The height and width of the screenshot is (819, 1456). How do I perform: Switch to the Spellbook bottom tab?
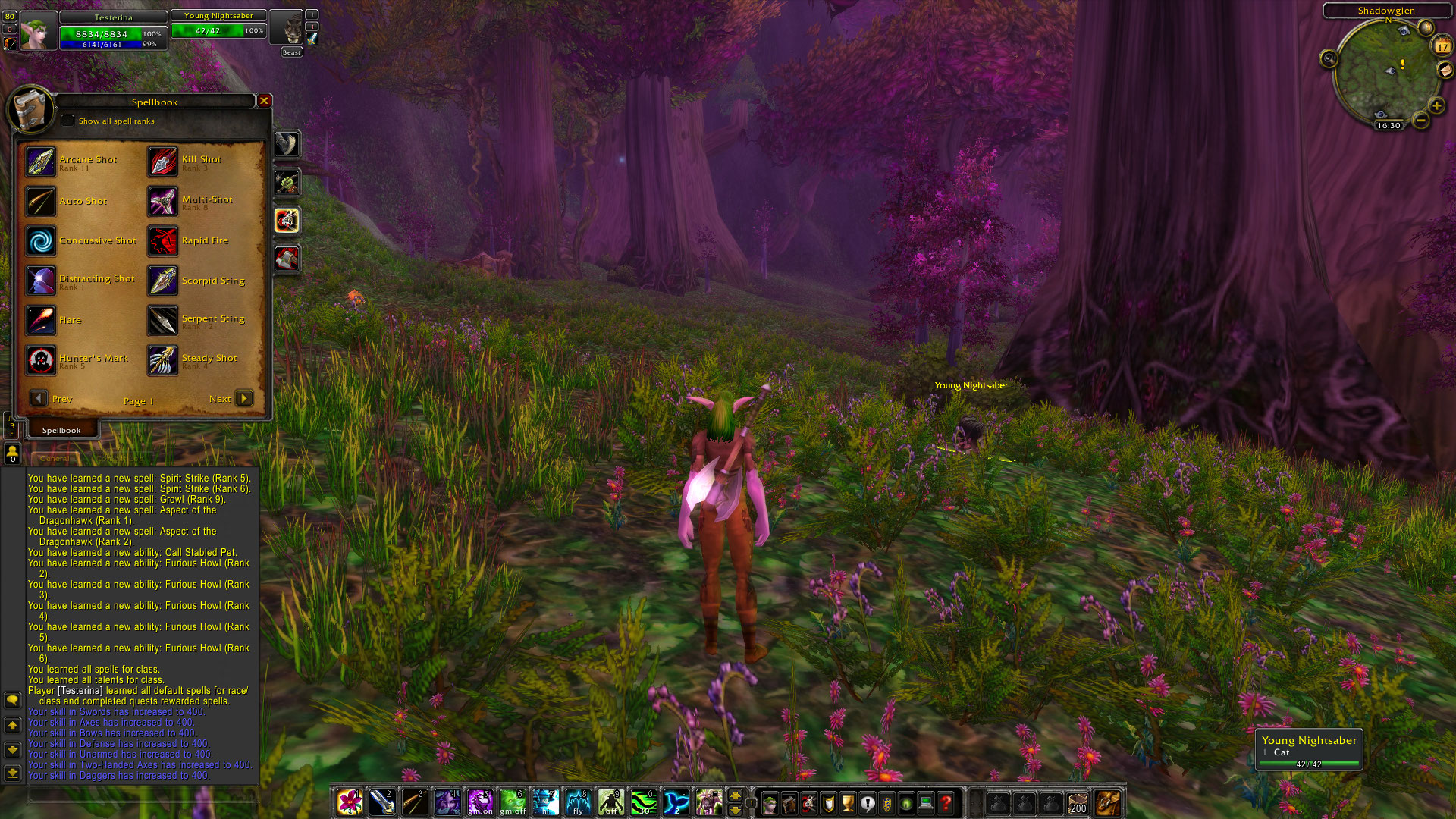[x=61, y=430]
